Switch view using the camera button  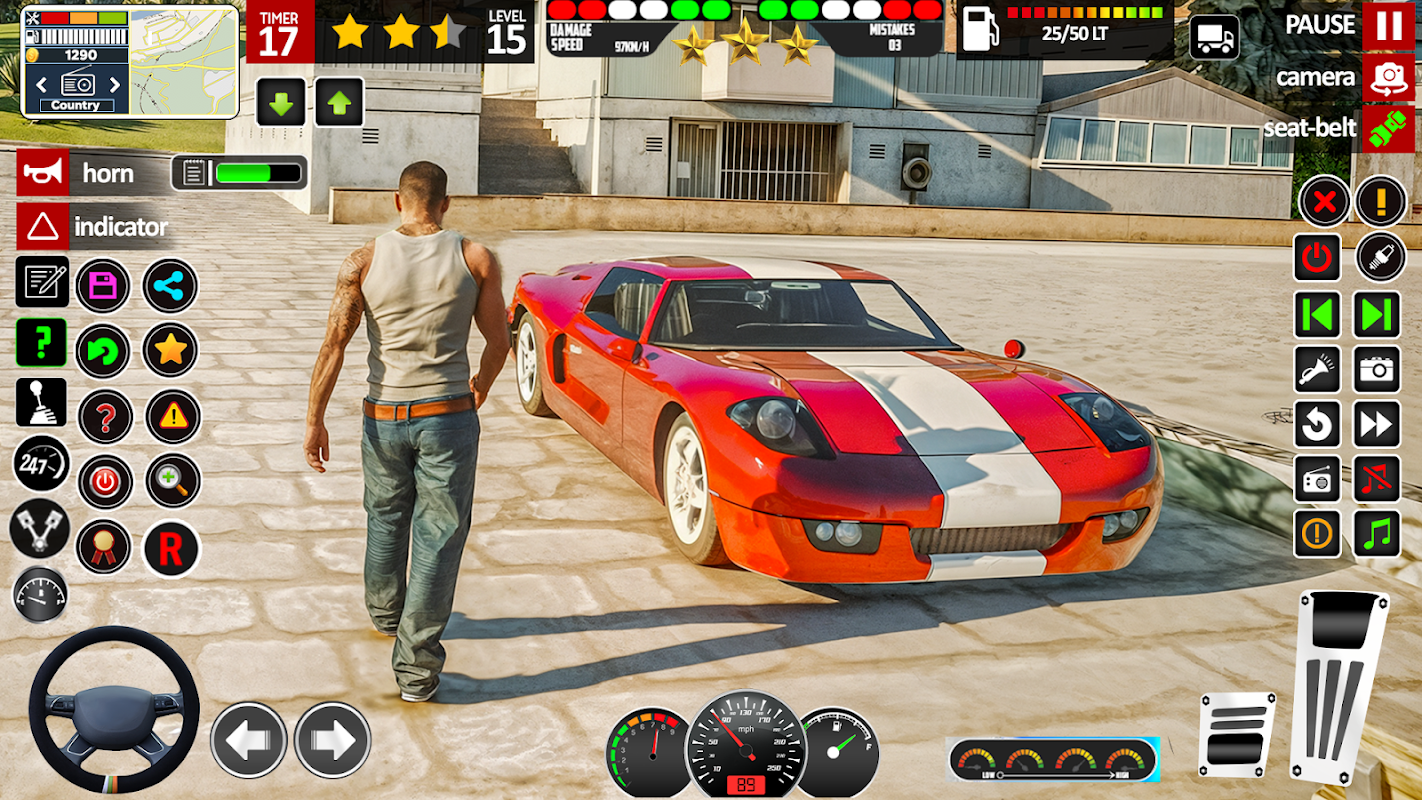point(1388,77)
